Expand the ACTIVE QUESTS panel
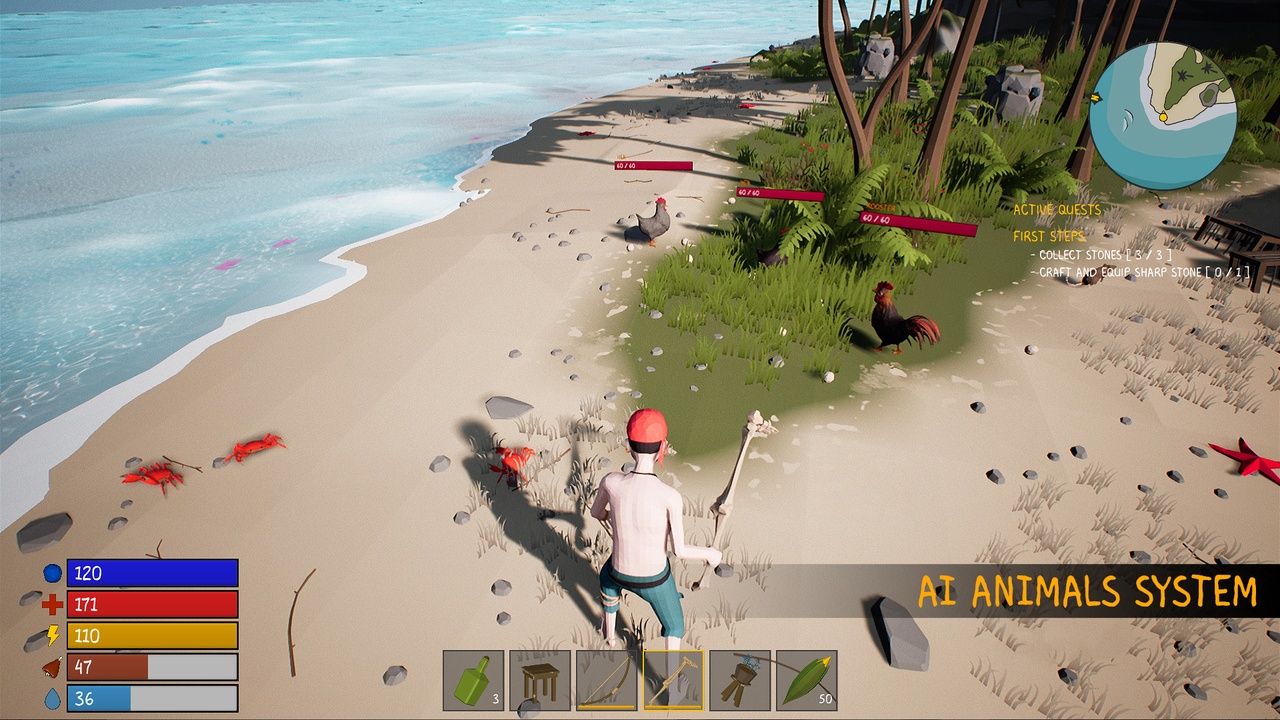 point(1057,210)
